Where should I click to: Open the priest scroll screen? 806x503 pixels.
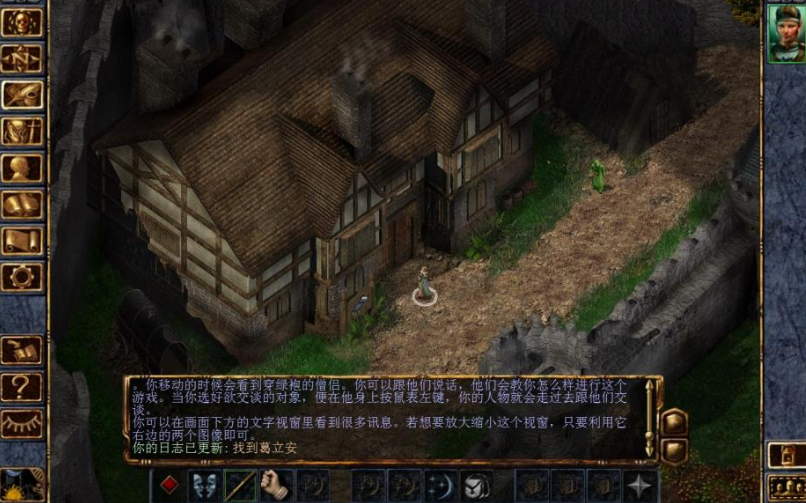tap(22, 240)
